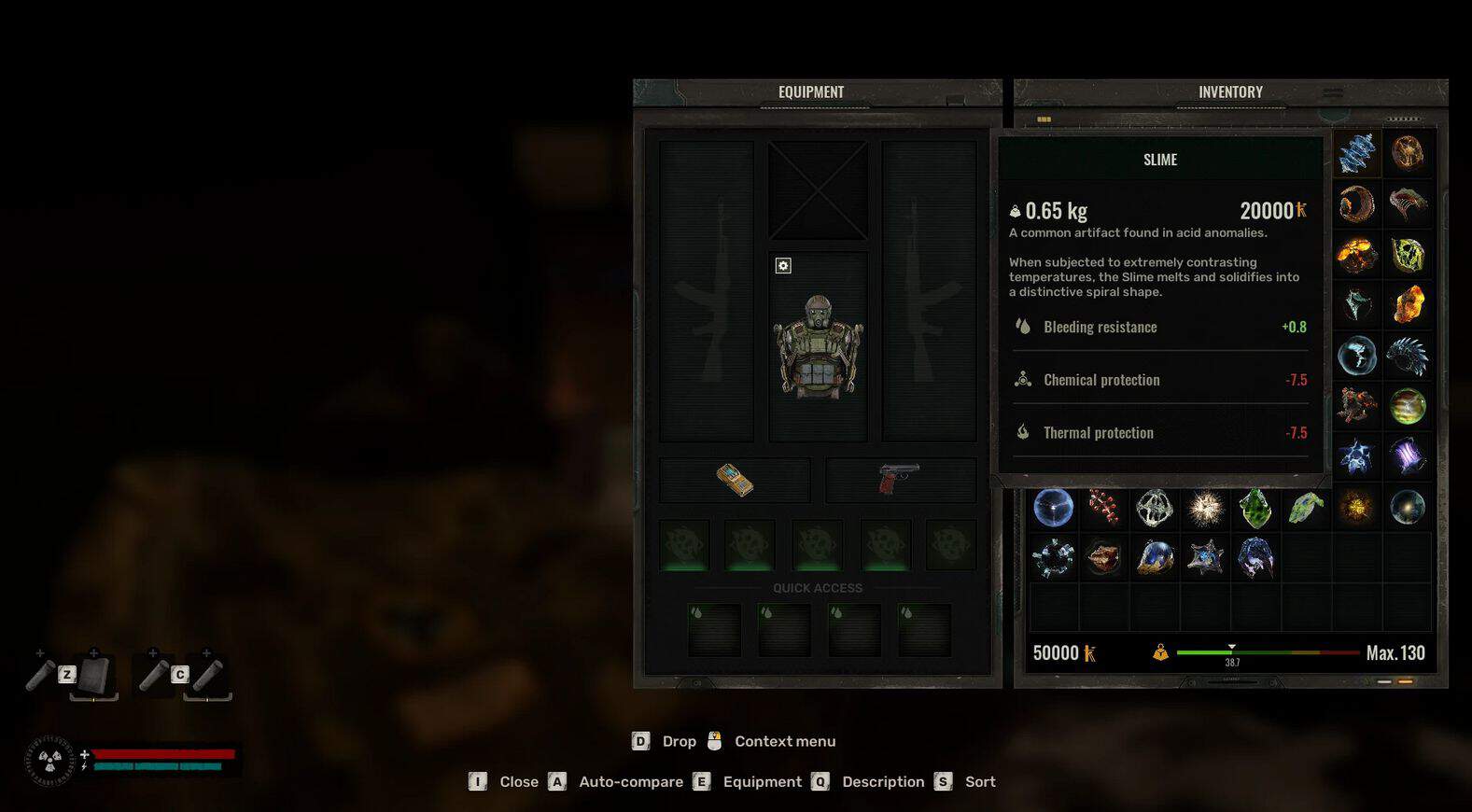This screenshot has width=1472, height=812.
Task: Select the yellow detector device slot
Action: [x=735, y=480]
